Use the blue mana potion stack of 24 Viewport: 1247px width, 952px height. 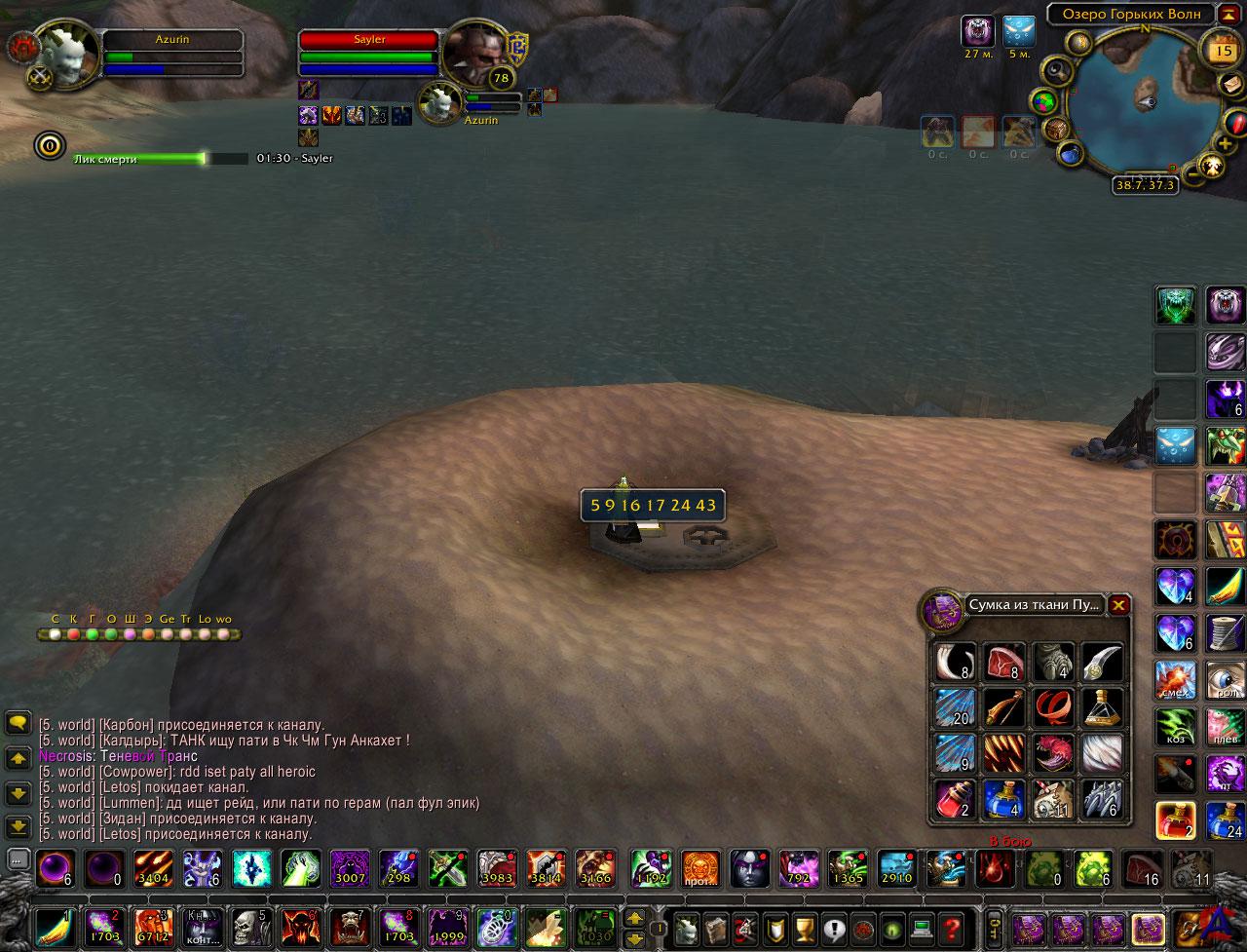[1226, 819]
